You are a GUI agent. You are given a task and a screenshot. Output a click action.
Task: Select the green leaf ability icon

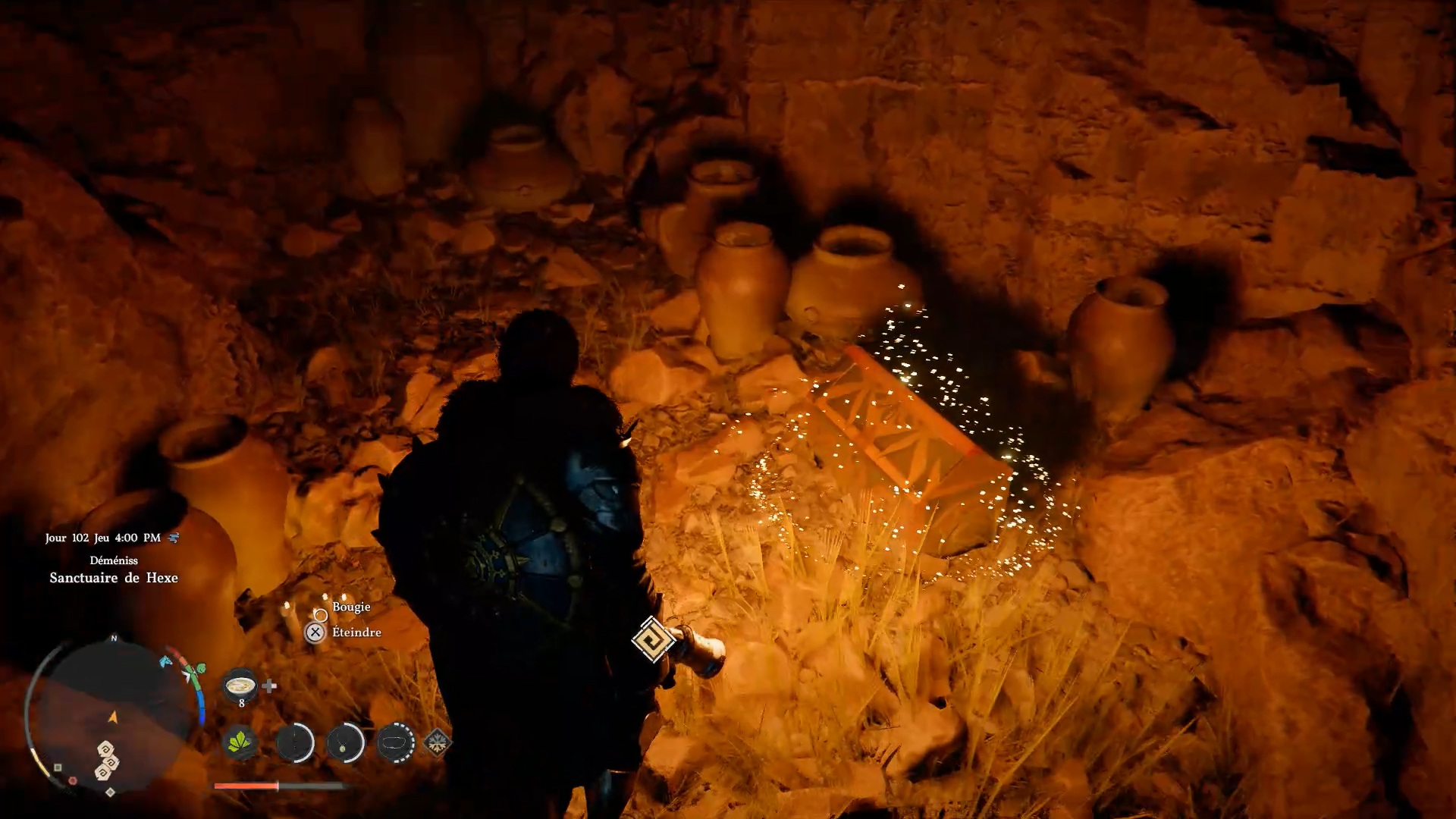(x=240, y=742)
